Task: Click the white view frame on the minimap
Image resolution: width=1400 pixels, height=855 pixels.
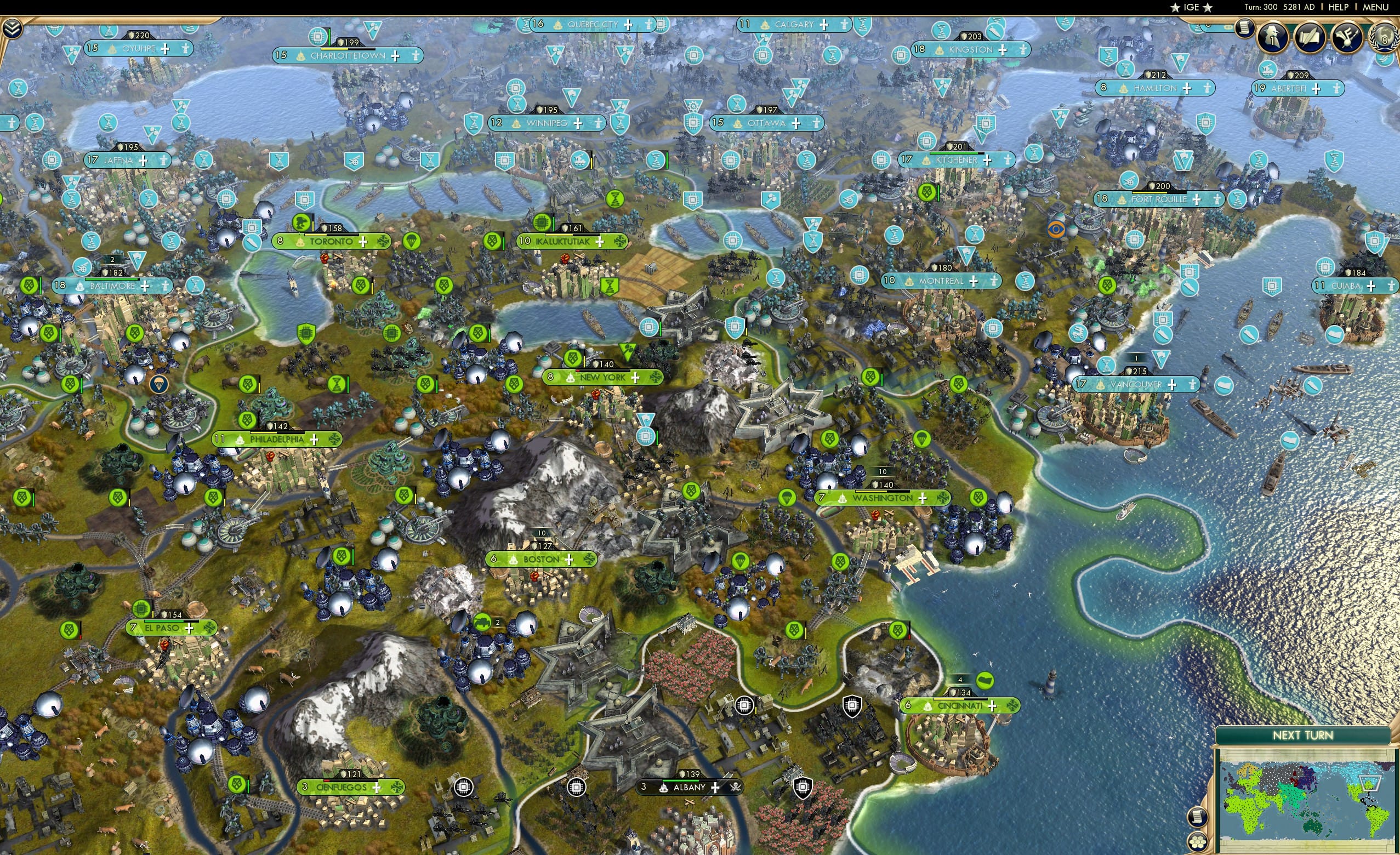Action: pos(1370,783)
